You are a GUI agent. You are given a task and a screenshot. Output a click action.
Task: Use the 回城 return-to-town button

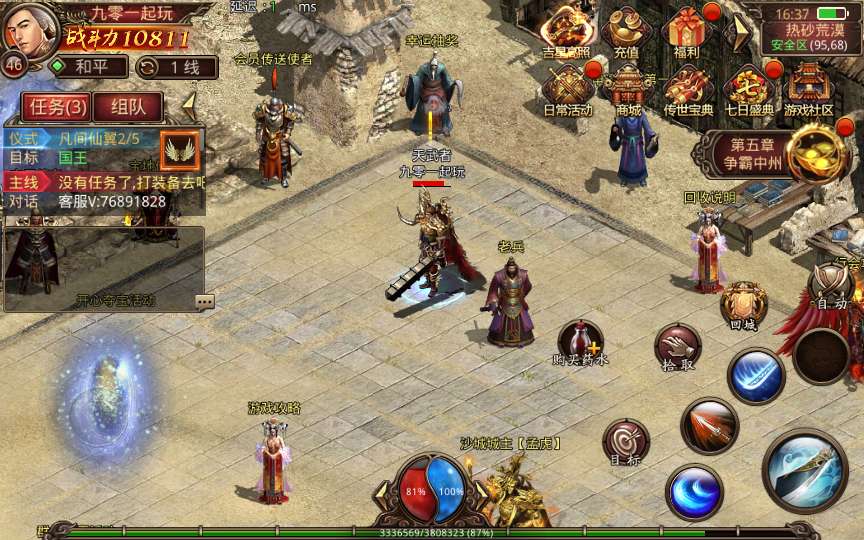[744, 305]
